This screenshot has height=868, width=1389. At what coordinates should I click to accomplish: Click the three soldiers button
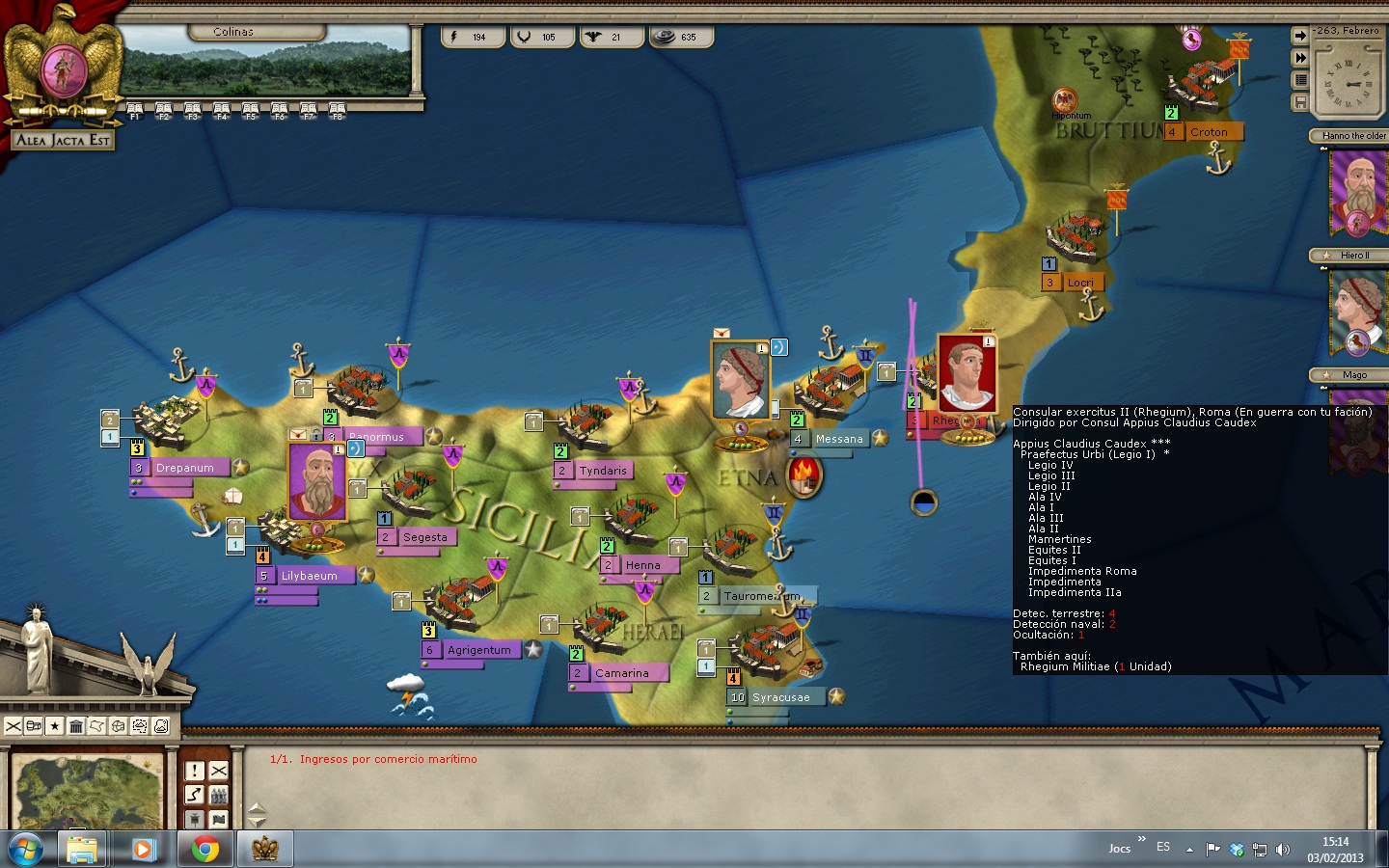click(219, 795)
